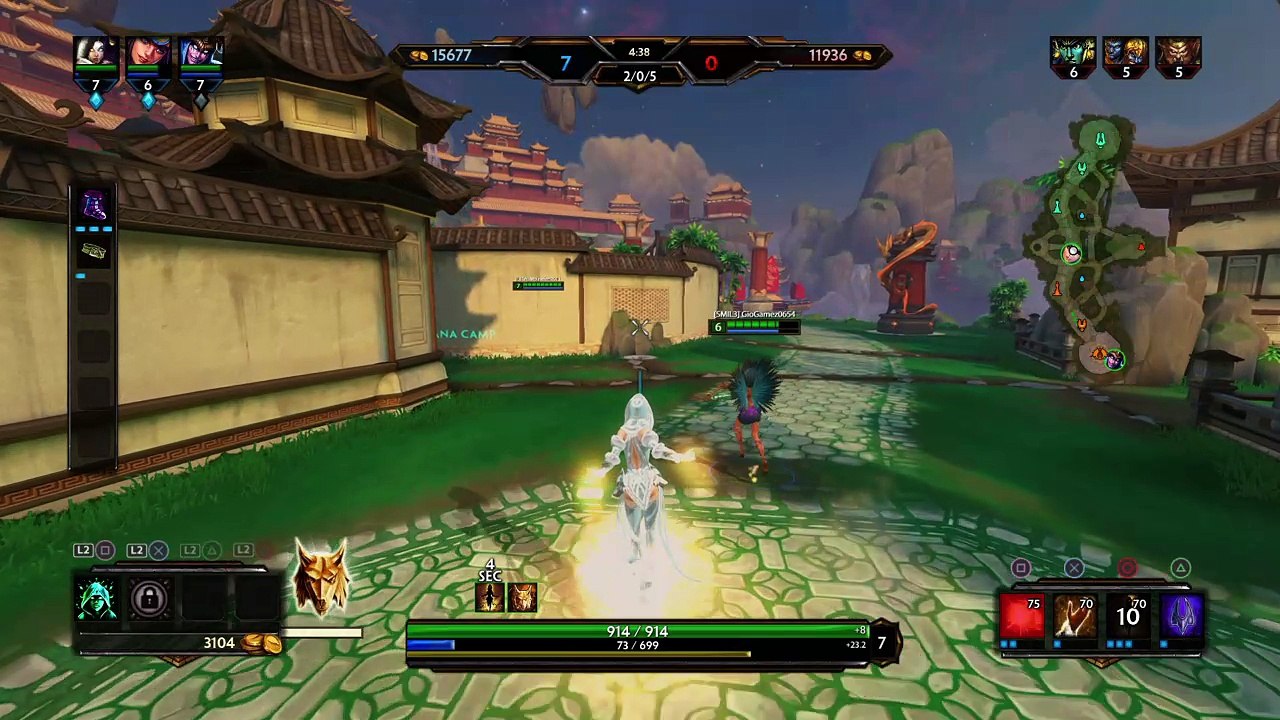The image size is (1280, 720).
Task: Activate the red burst ability
Action: [x=1022, y=614]
